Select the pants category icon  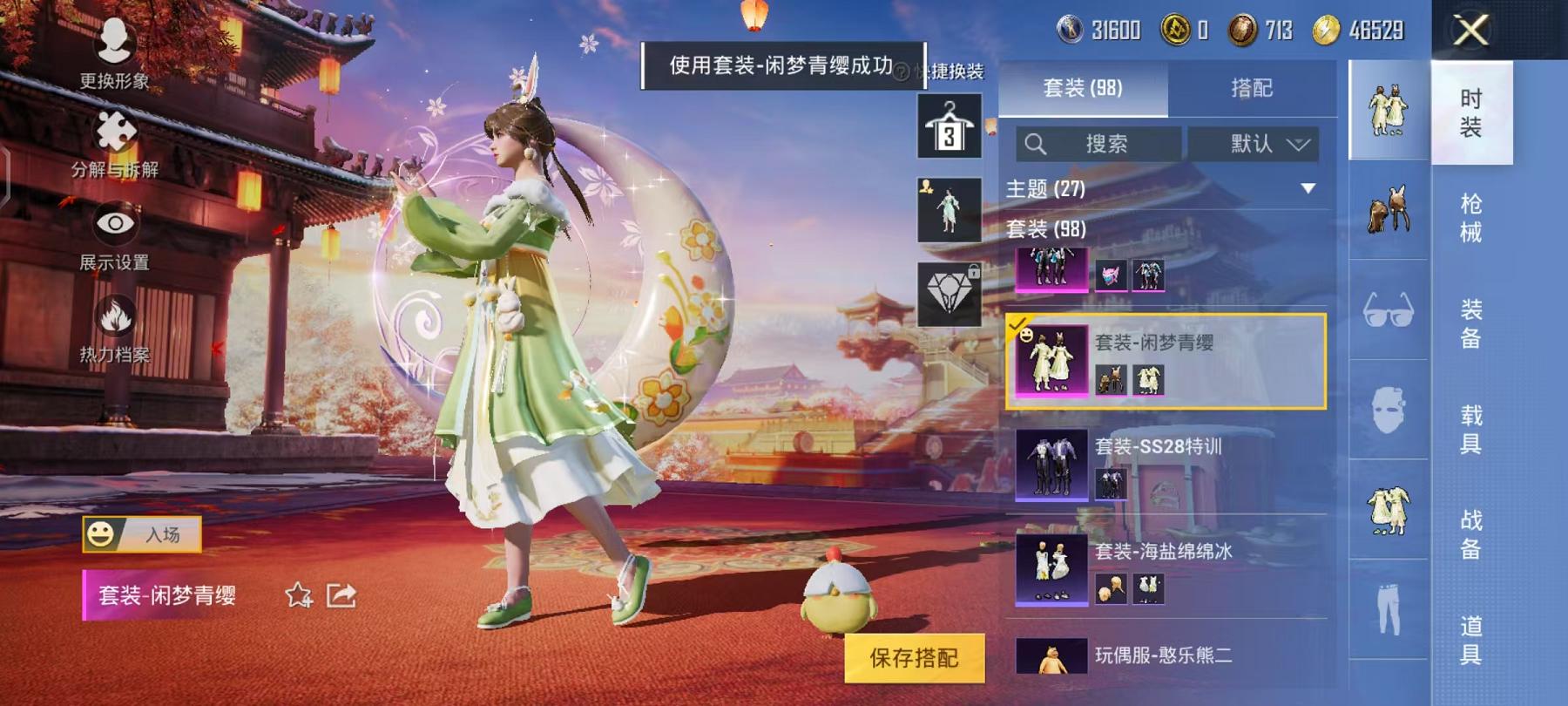[1385, 601]
